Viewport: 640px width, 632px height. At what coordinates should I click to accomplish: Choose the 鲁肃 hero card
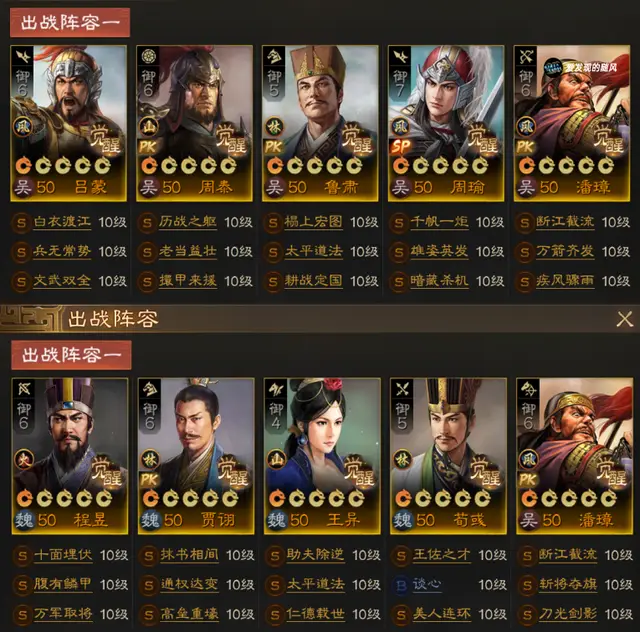click(x=319, y=120)
